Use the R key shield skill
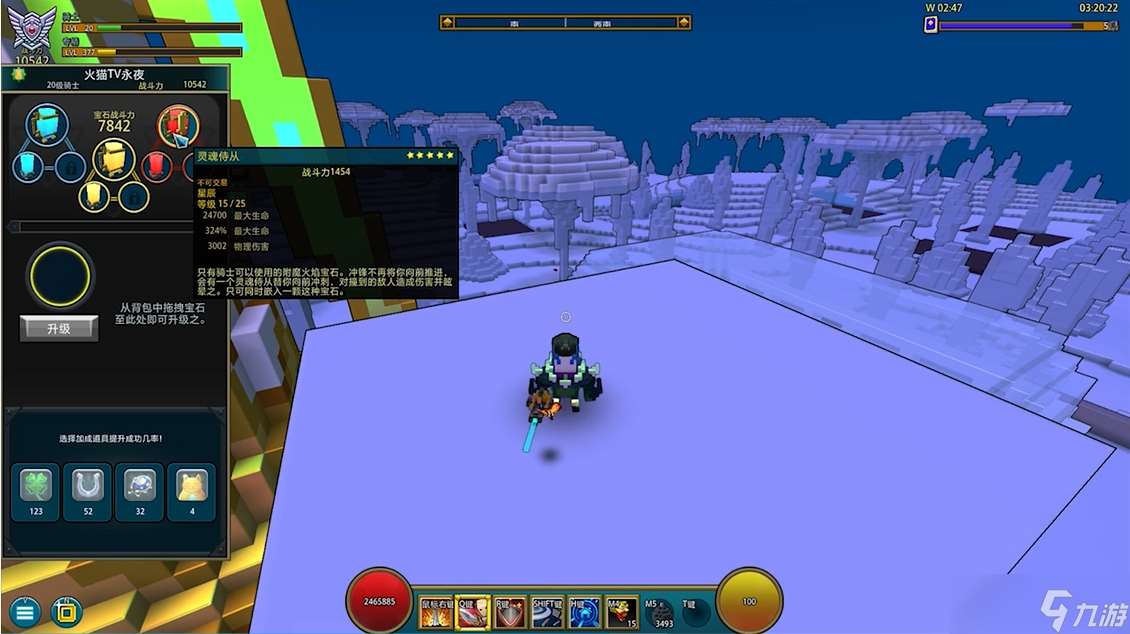Image resolution: width=1130 pixels, height=634 pixels. [x=510, y=612]
